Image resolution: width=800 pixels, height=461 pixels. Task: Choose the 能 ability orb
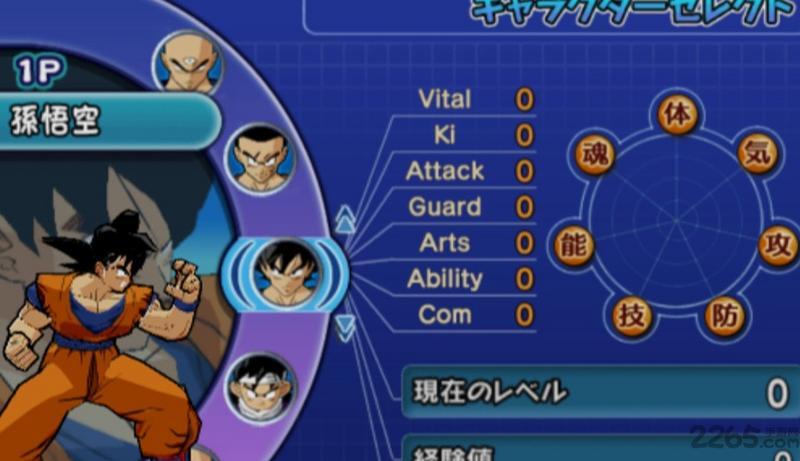[572, 246]
